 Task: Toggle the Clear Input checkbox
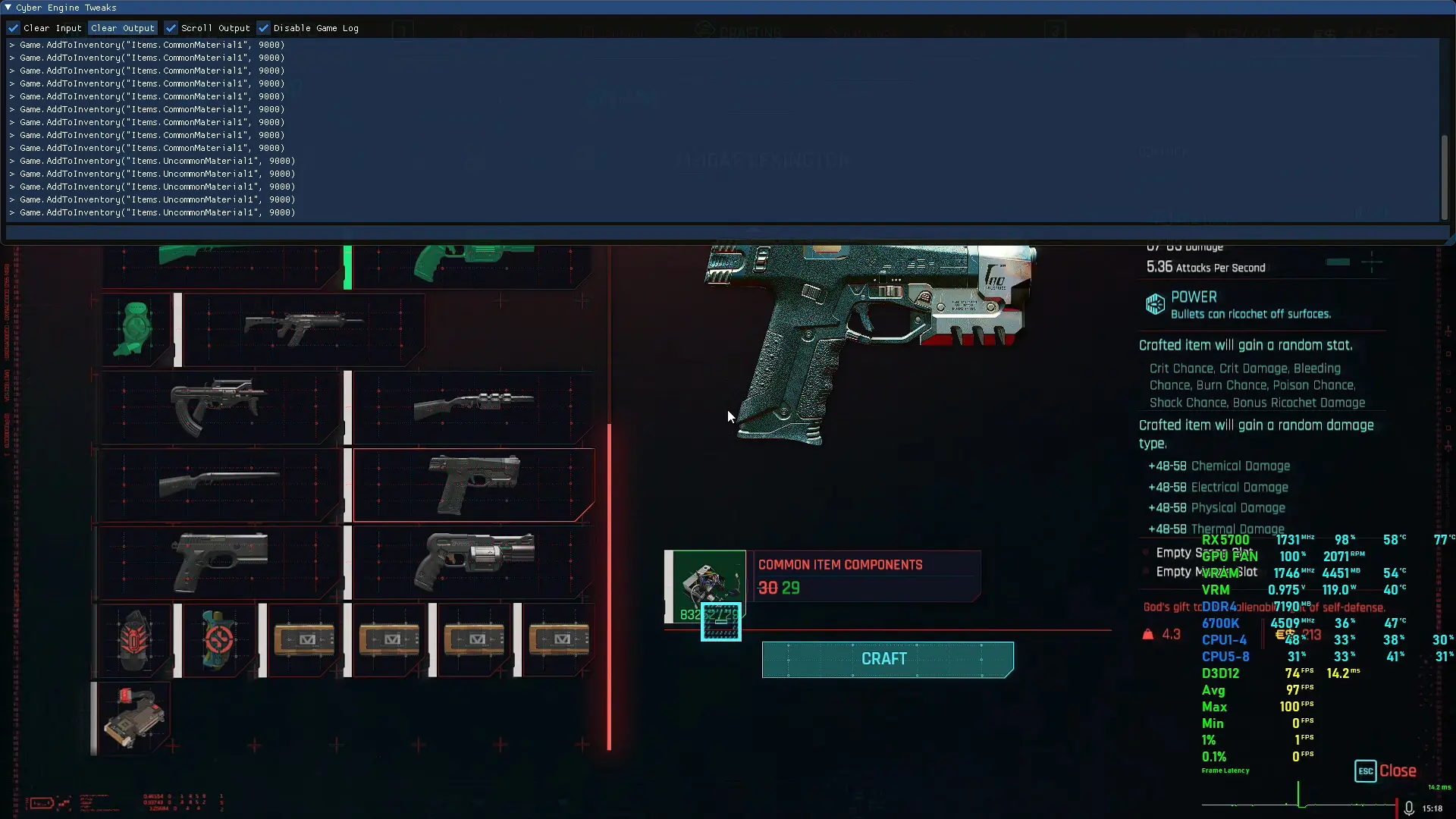[x=14, y=28]
